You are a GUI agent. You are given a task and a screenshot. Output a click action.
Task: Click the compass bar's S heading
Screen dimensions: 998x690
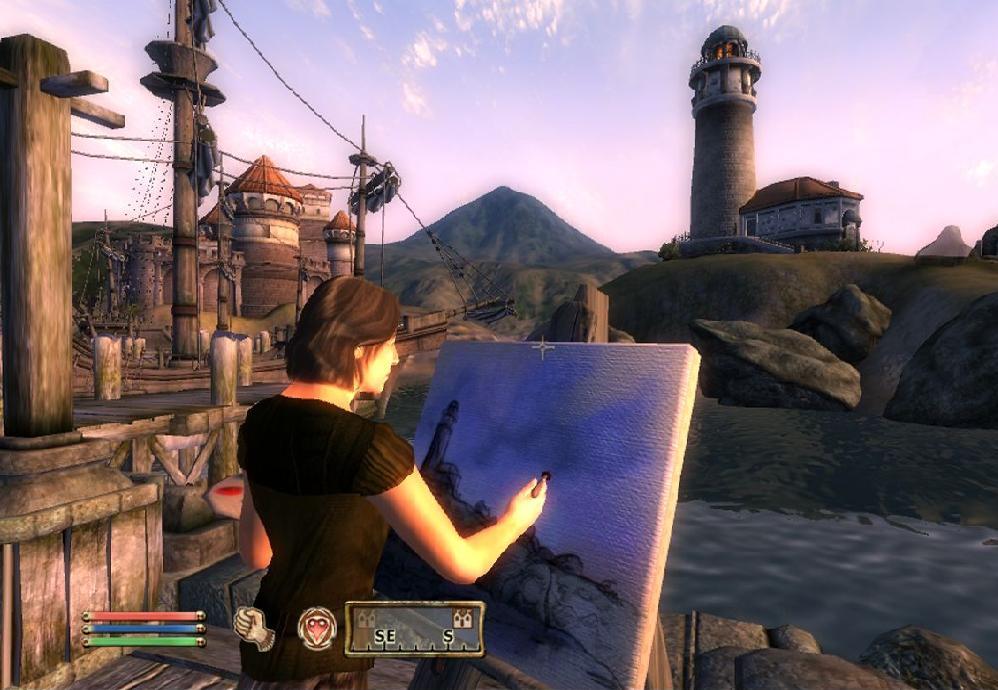[x=448, y=636]
